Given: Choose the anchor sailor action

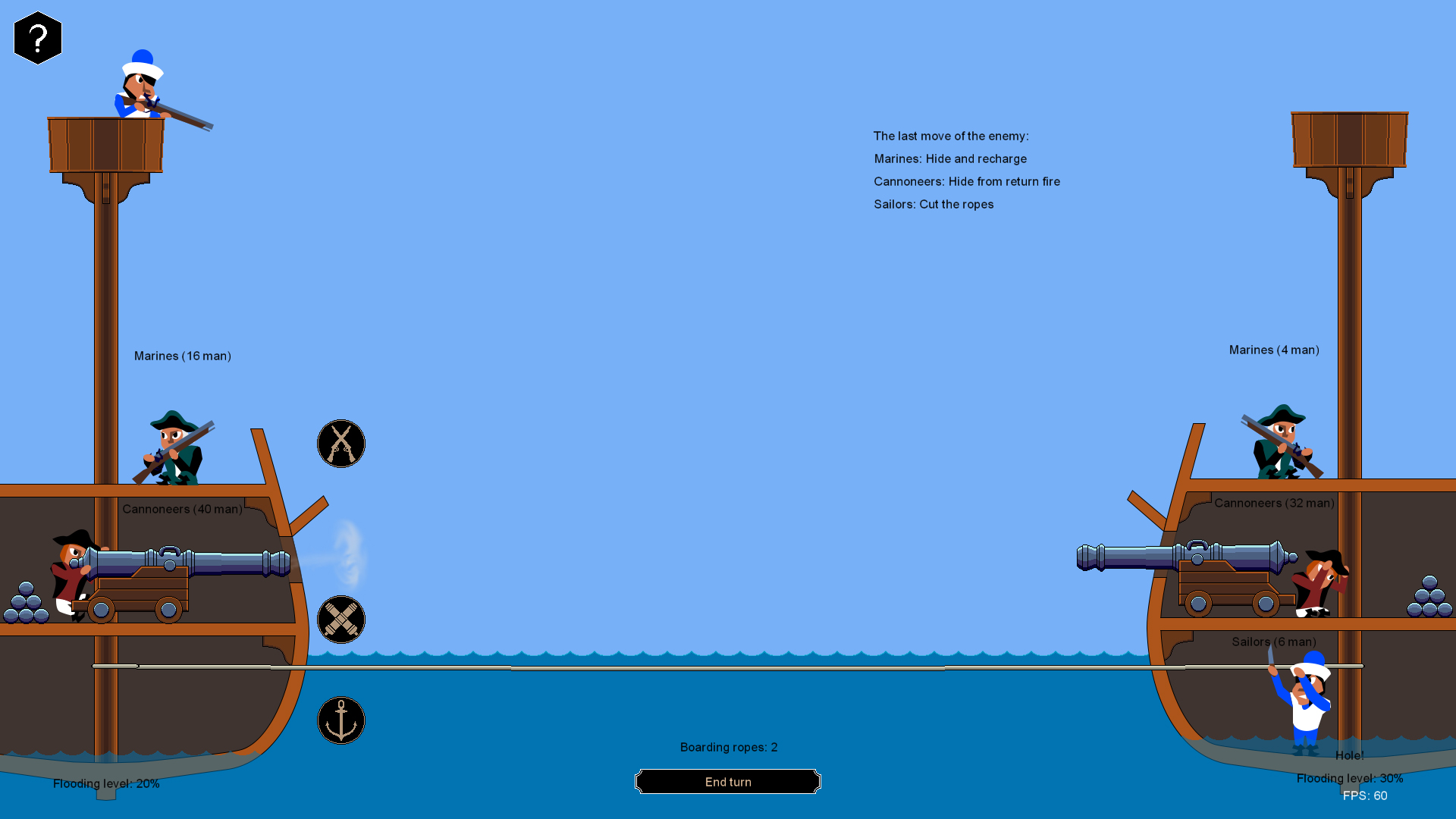Looking at the screenshot, I should (x=341, y=720).
